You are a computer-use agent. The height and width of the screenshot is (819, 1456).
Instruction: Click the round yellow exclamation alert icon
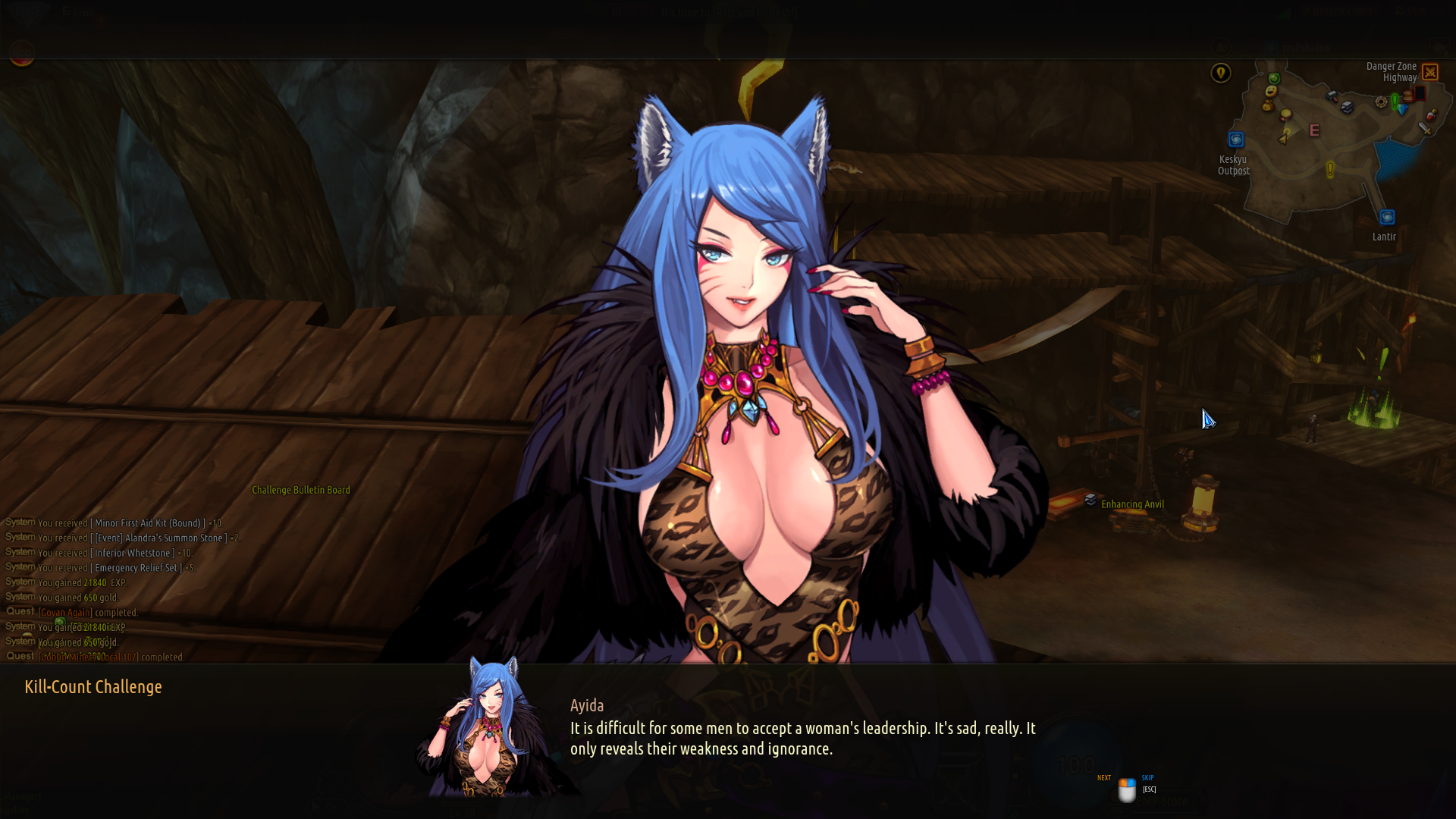1221,73
